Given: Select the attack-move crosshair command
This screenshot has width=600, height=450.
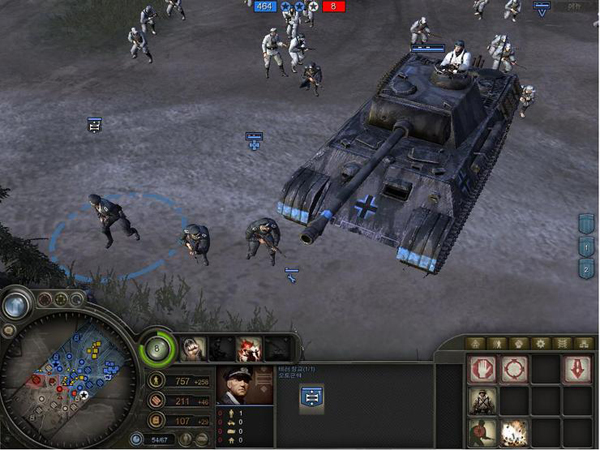Looking at the screenshot, I should pos(516,369).
